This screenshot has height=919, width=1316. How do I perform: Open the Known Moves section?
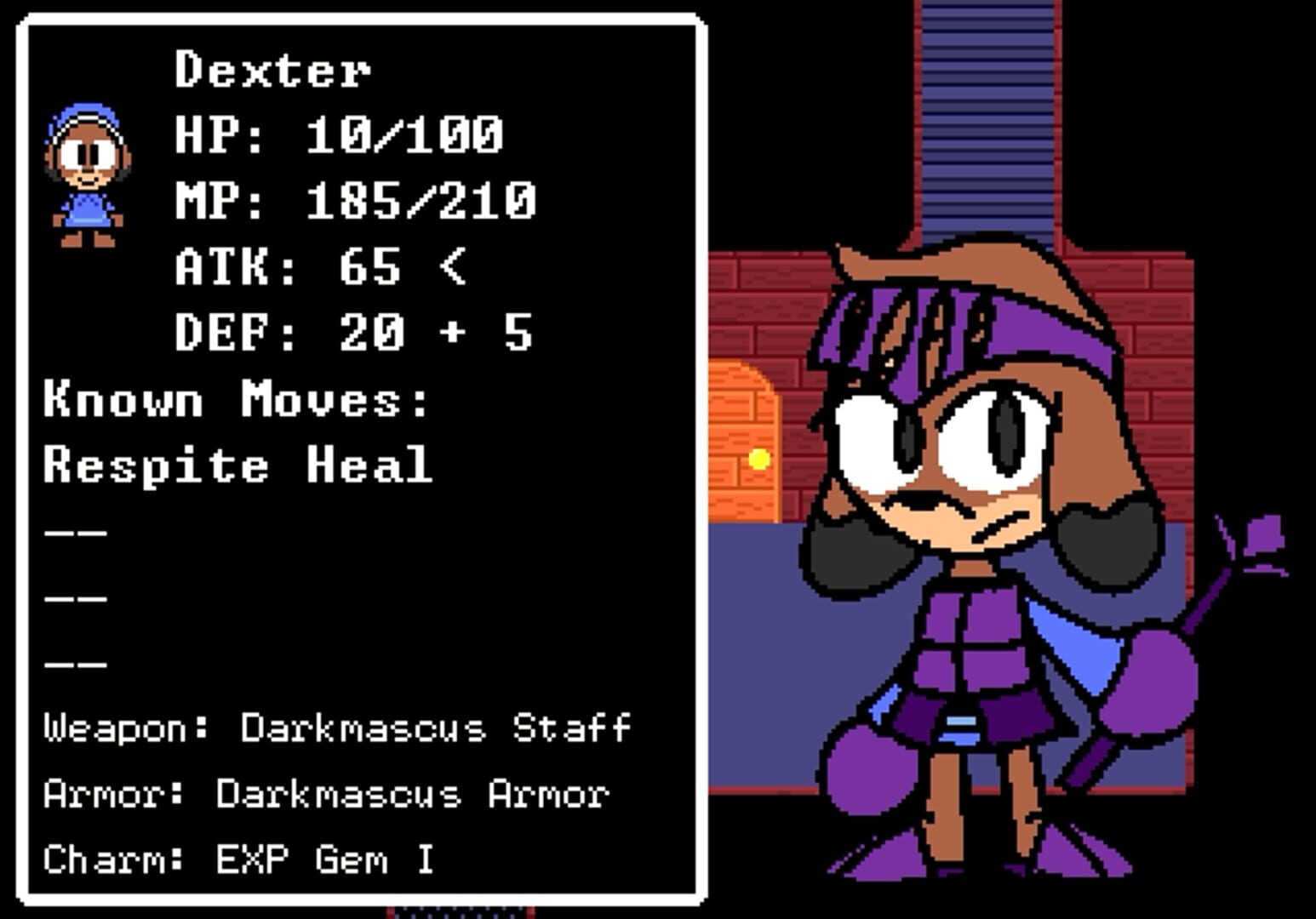tap(234, 398)
